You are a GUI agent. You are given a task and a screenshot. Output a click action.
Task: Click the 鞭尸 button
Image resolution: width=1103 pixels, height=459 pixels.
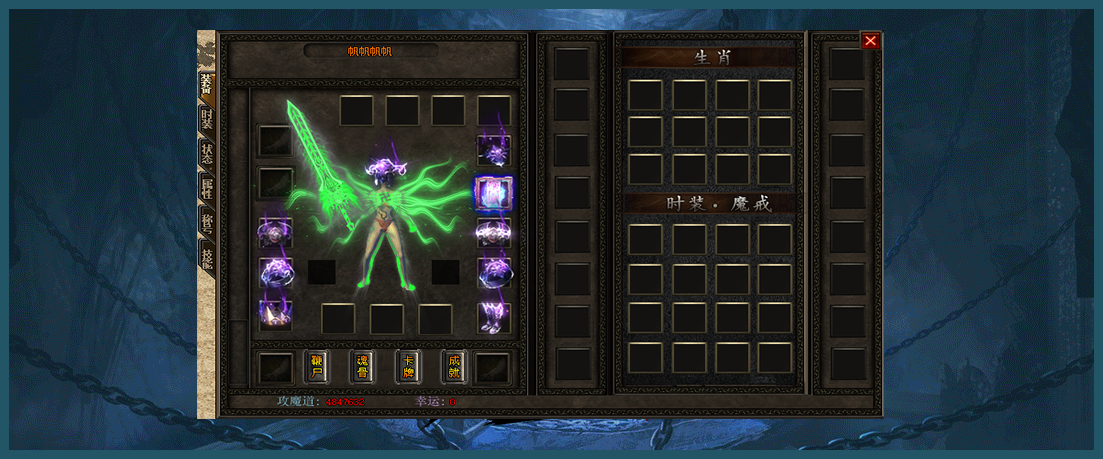click(x=316, y=366)
